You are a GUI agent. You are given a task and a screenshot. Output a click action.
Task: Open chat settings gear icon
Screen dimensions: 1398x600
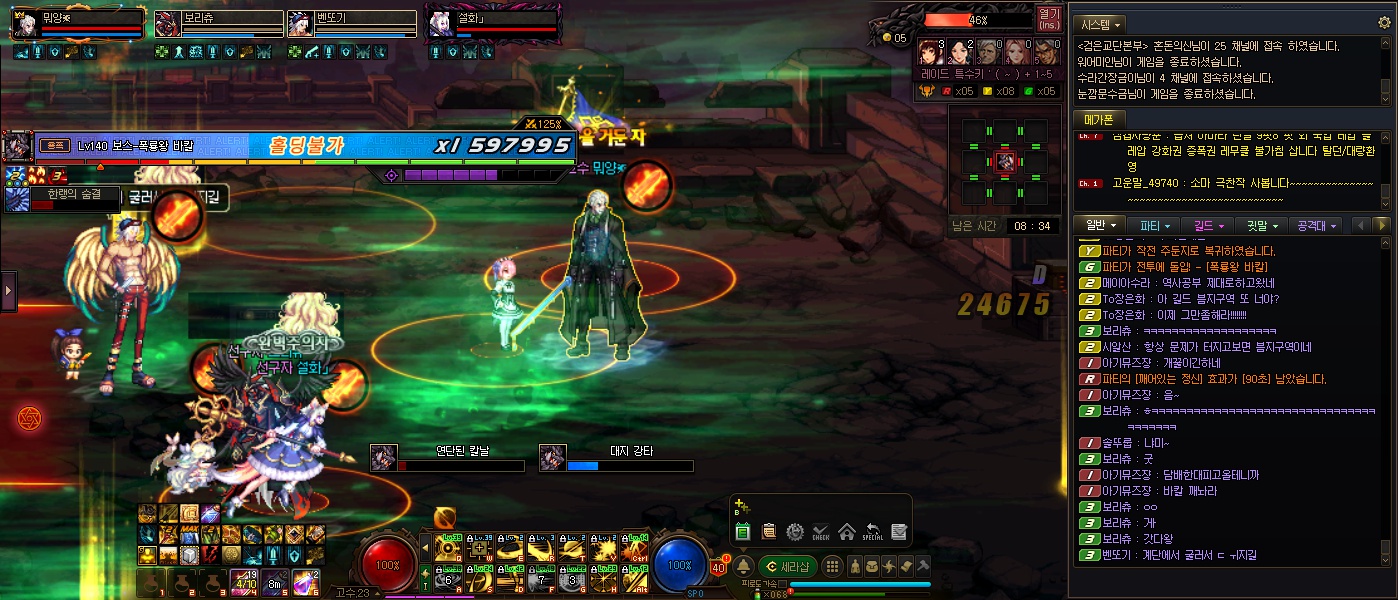click(1385, 23)
